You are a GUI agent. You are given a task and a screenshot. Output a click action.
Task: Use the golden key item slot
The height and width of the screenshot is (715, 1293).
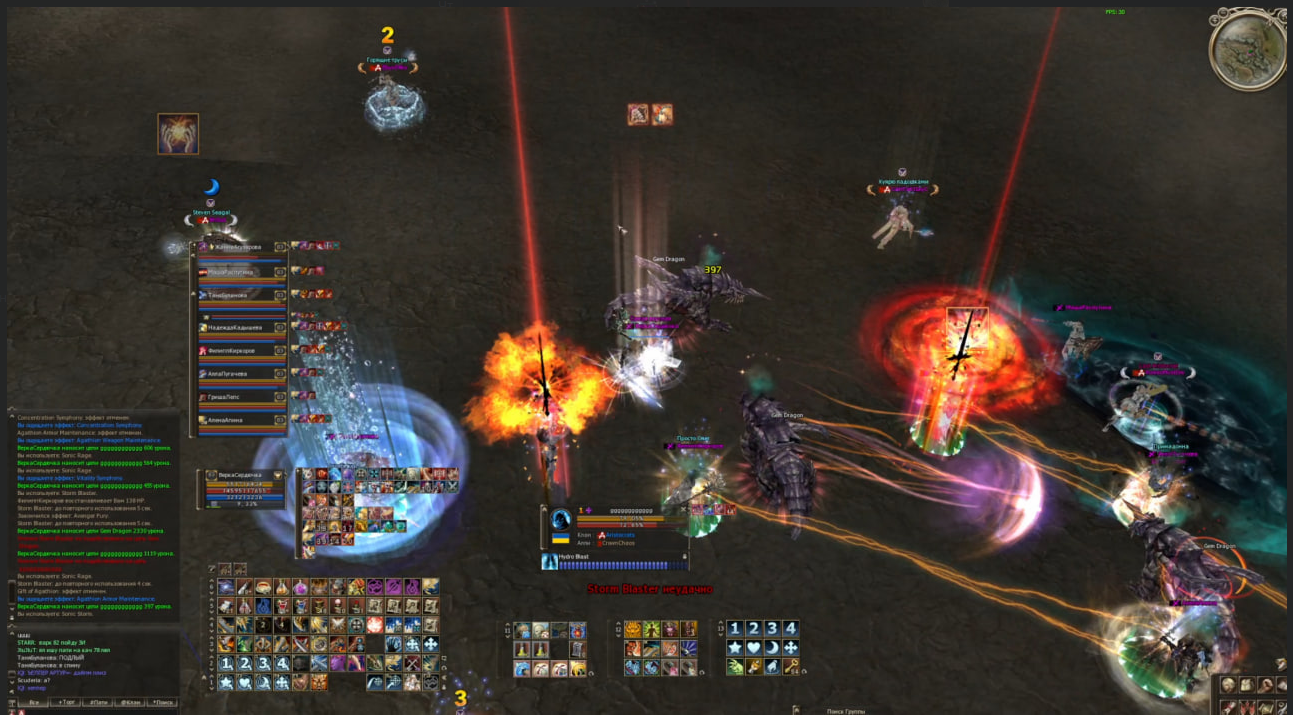[x=791, y=666]
